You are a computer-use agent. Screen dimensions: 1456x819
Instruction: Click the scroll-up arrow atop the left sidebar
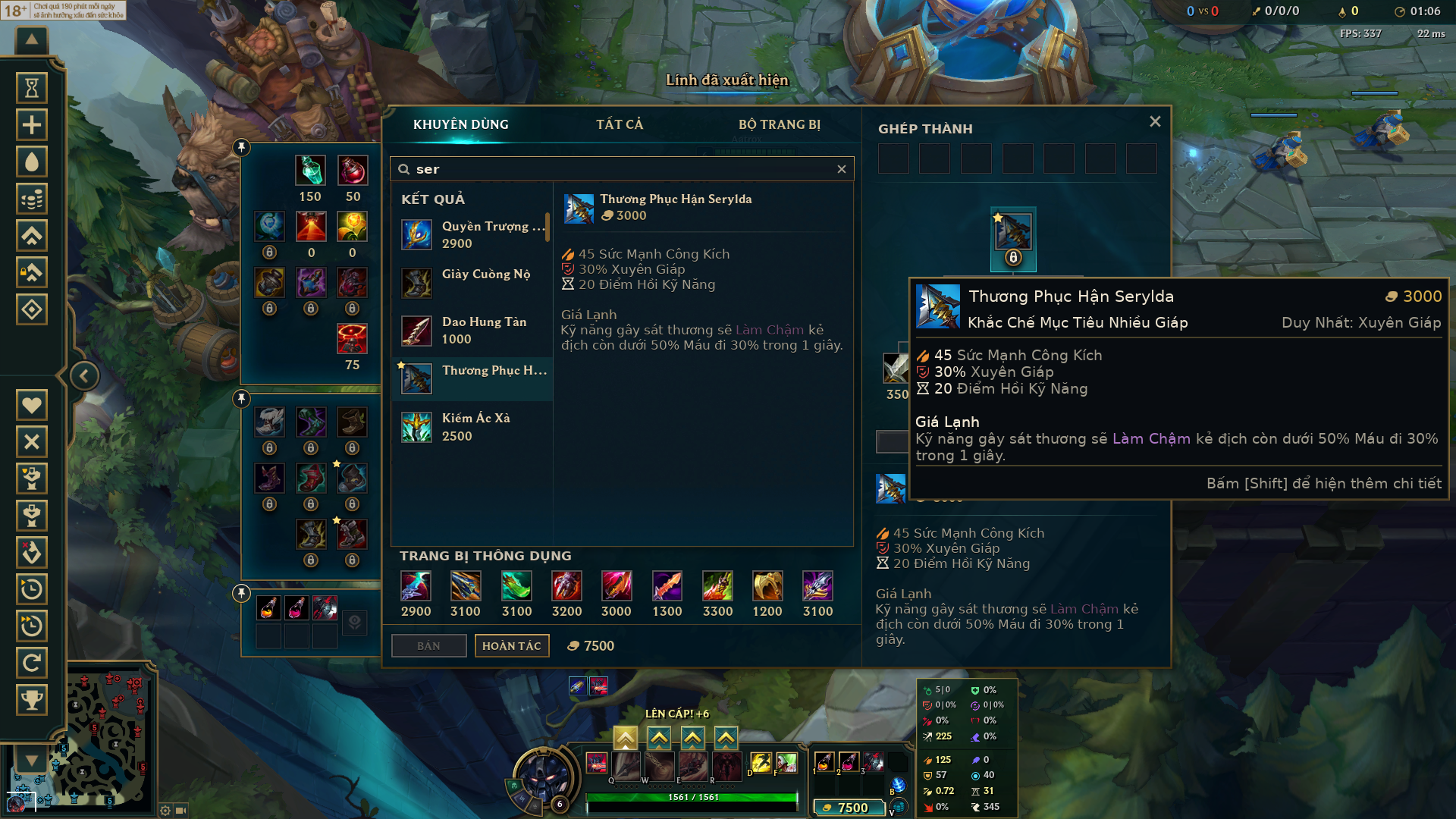[x=30, y=39]
